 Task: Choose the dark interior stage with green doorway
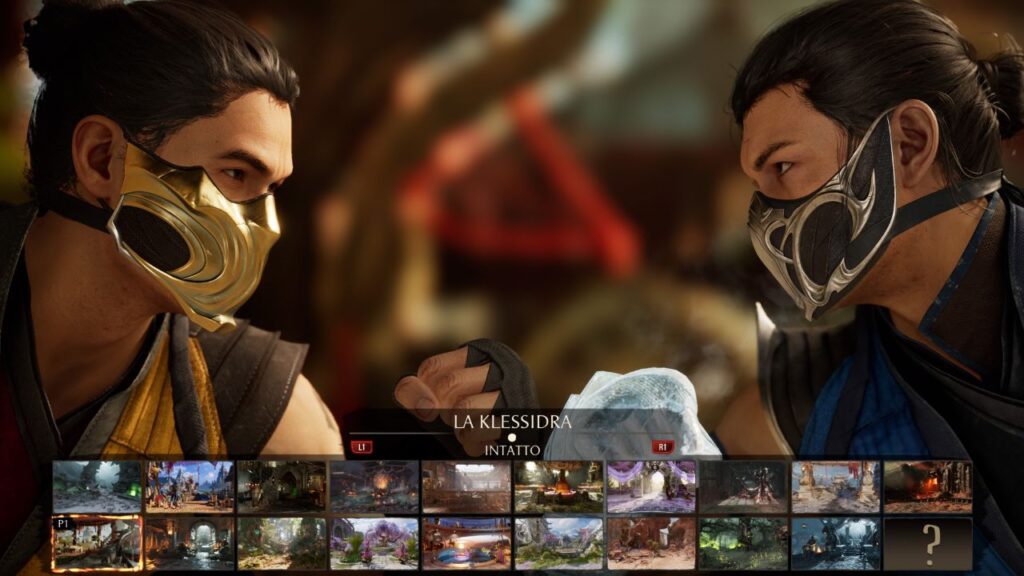[x=282, y=486]
